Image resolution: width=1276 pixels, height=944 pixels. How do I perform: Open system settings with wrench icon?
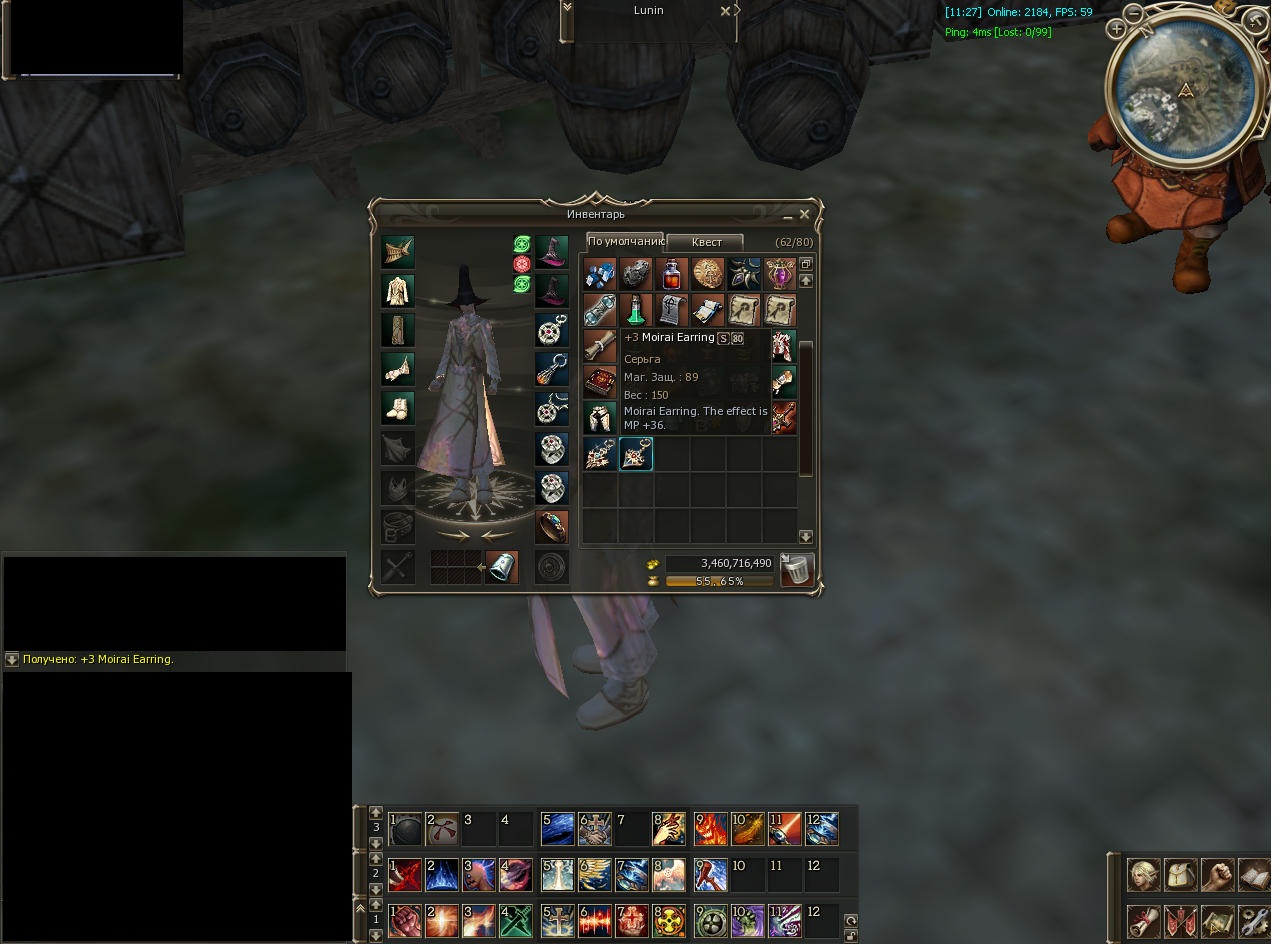(x=1254, y=920)
